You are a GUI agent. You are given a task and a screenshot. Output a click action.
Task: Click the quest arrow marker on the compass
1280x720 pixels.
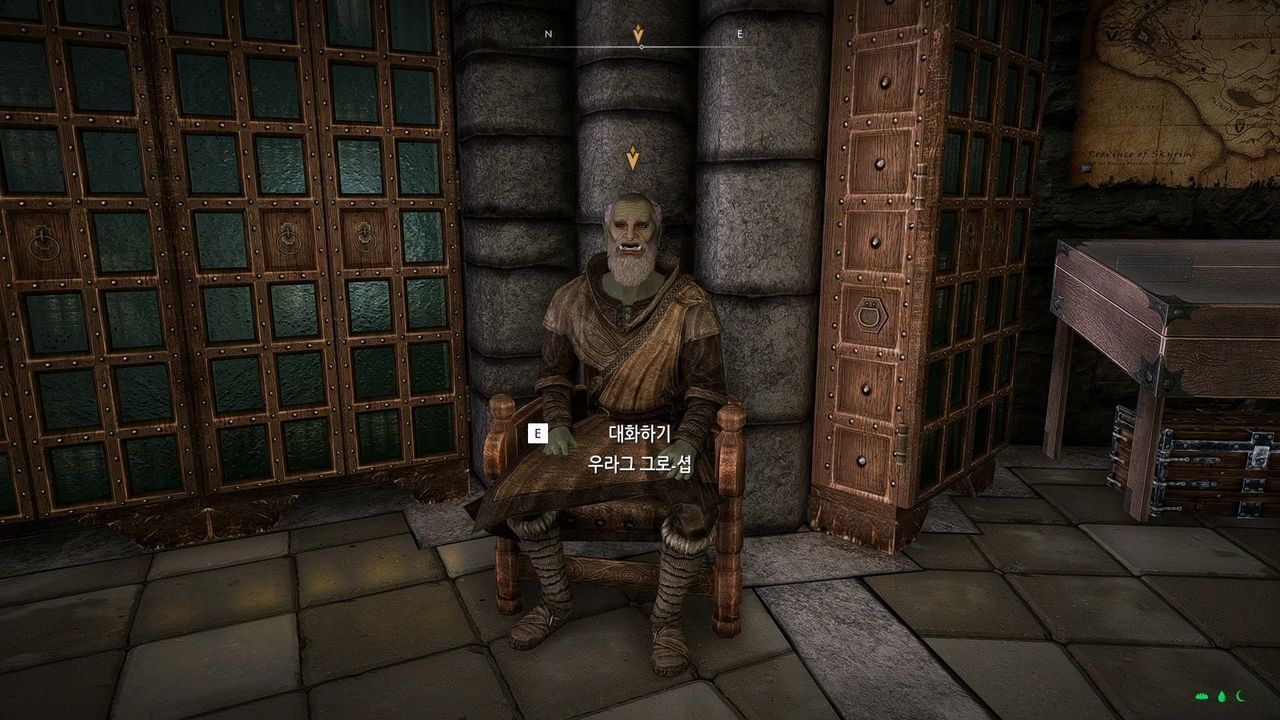click(x=638, y=33)
